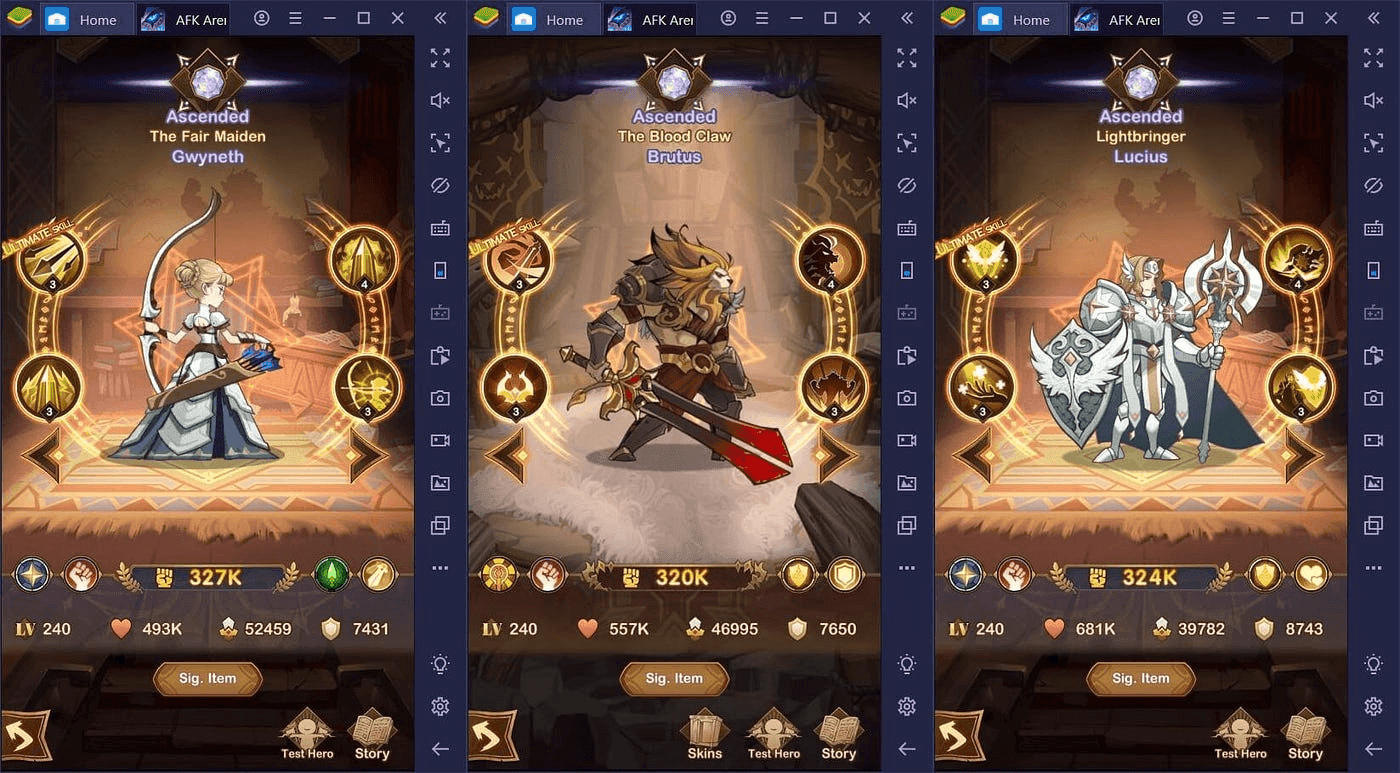Switch to the Home tab
Screen dimensions: 1400x773
pyautogui.click(x=88, y=18)
